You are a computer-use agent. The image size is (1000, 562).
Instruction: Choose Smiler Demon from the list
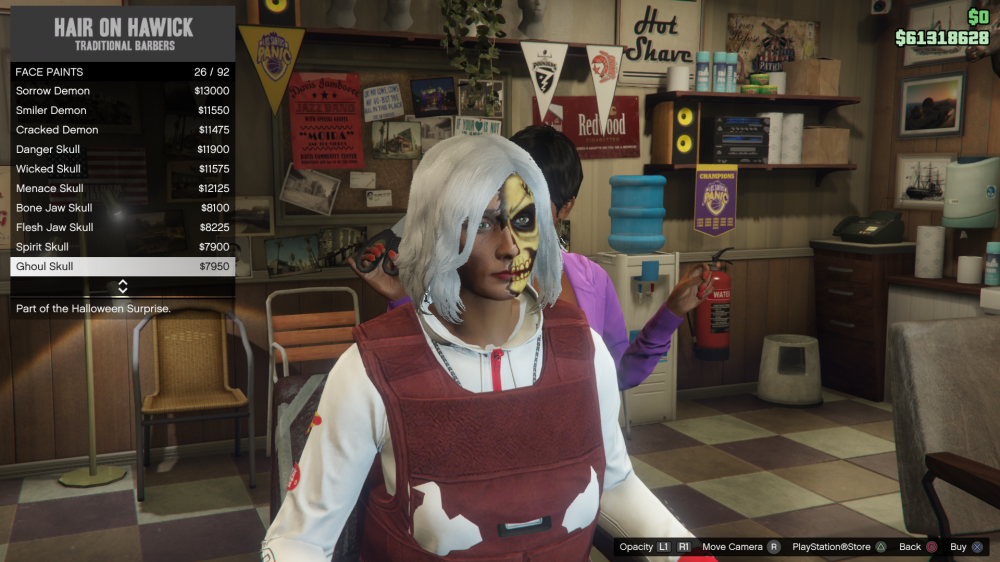click(122, 110)
